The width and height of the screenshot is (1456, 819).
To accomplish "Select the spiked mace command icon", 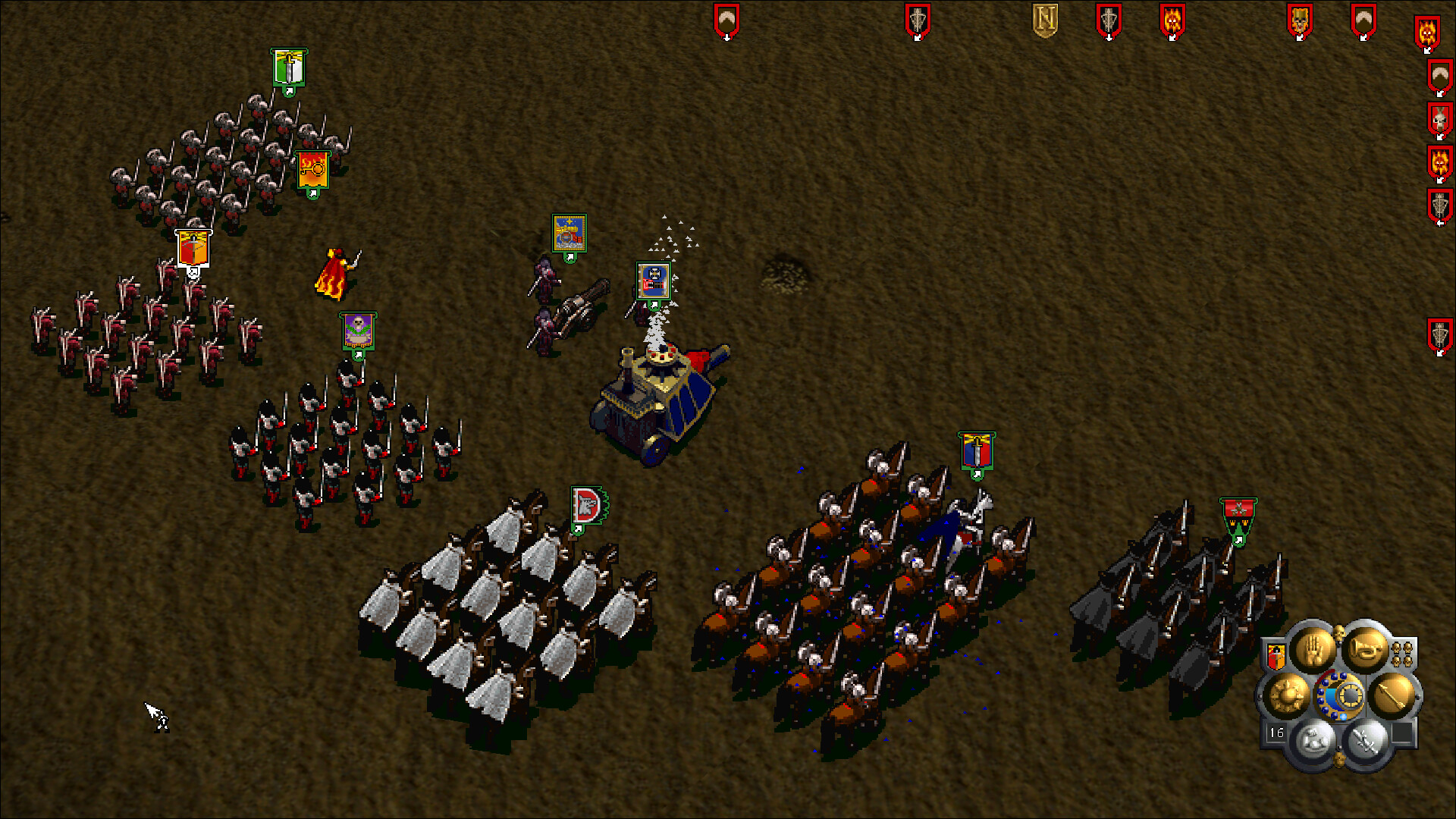I will (1288, 695).
